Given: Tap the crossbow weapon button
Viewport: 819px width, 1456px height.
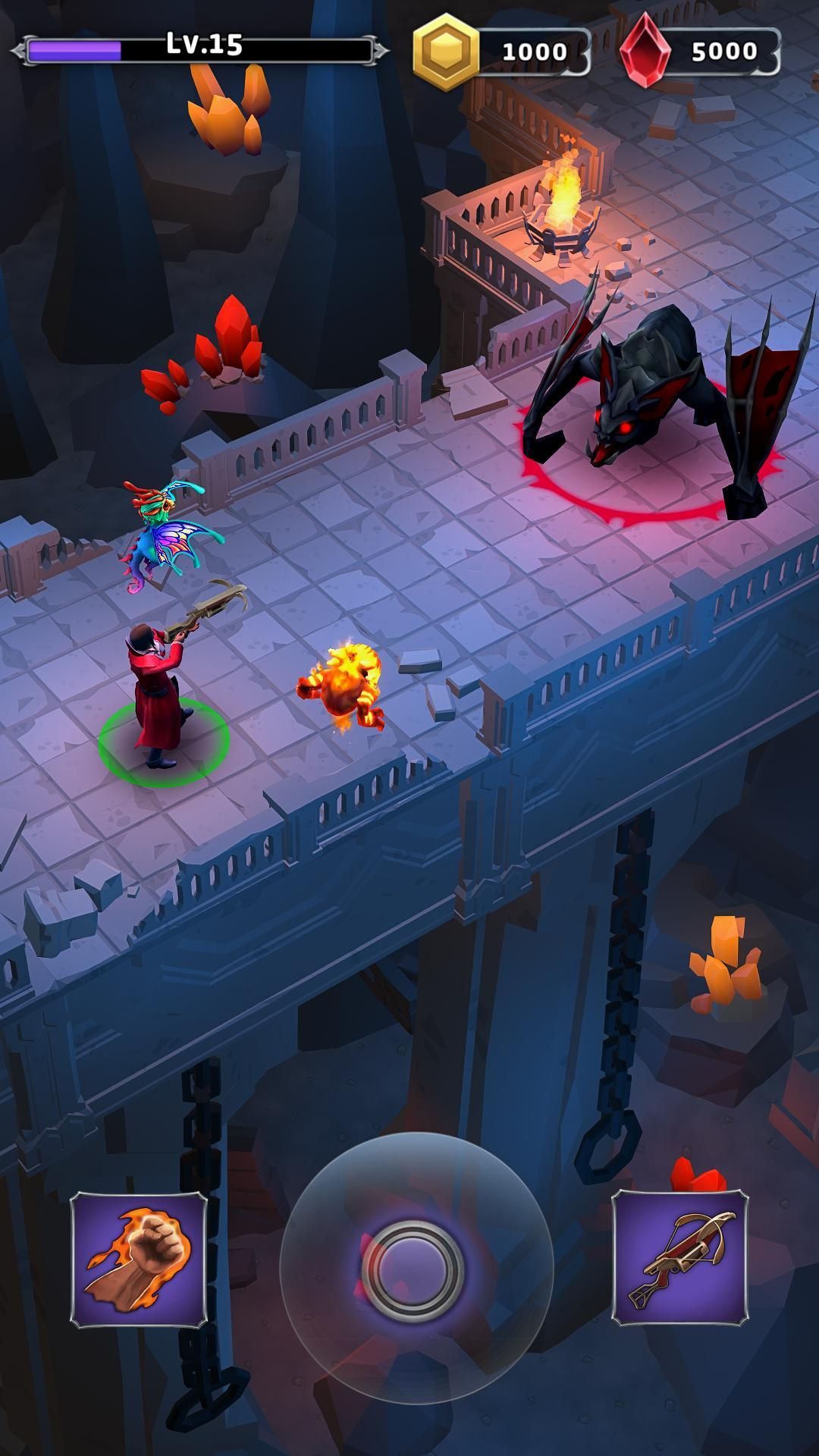Looking at the screenshot, I should [680, 1257].
